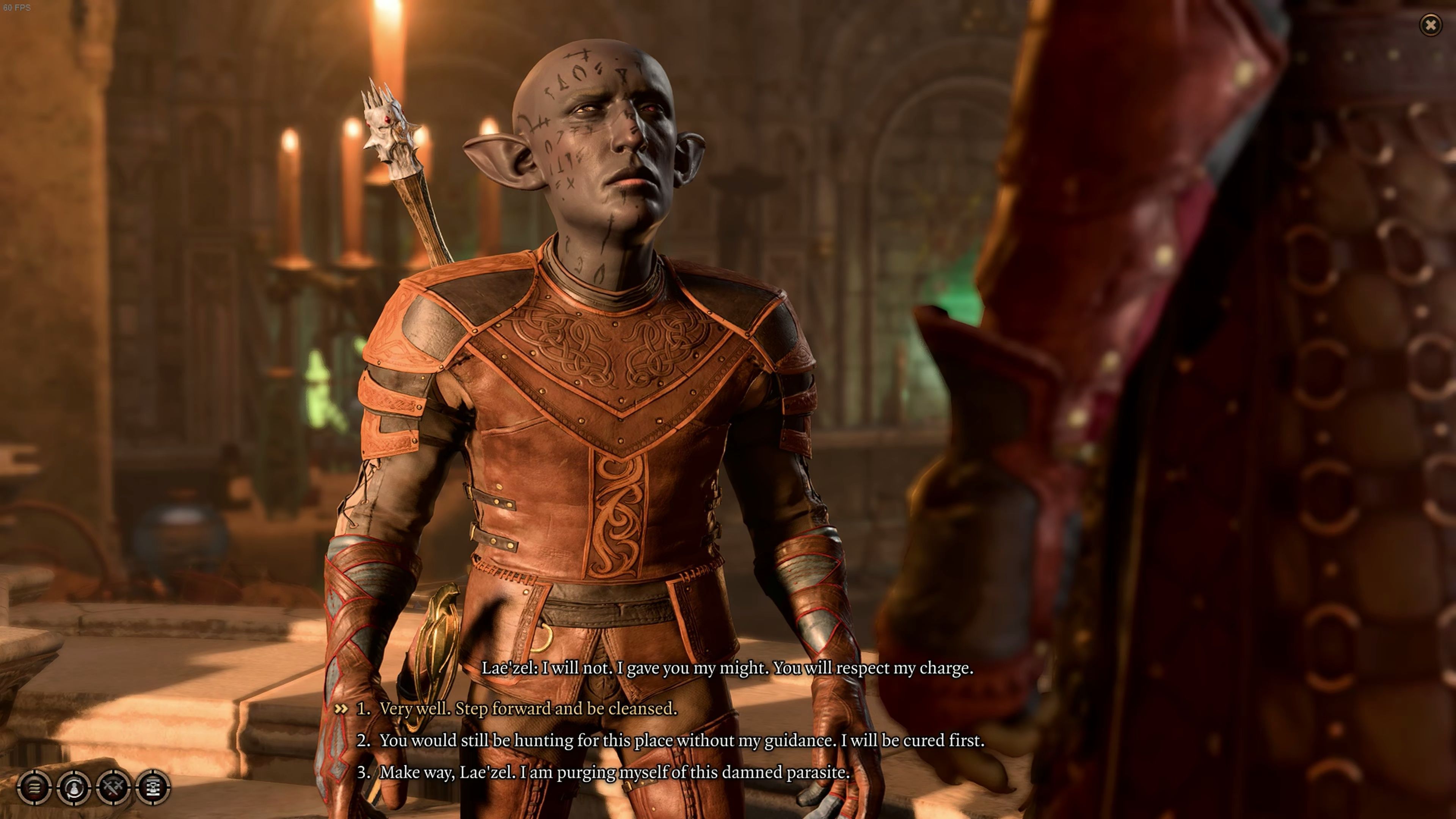Screen dimensions: 1456x819
Task: Select reply "I will be cured first"
Action: (681, 741)
